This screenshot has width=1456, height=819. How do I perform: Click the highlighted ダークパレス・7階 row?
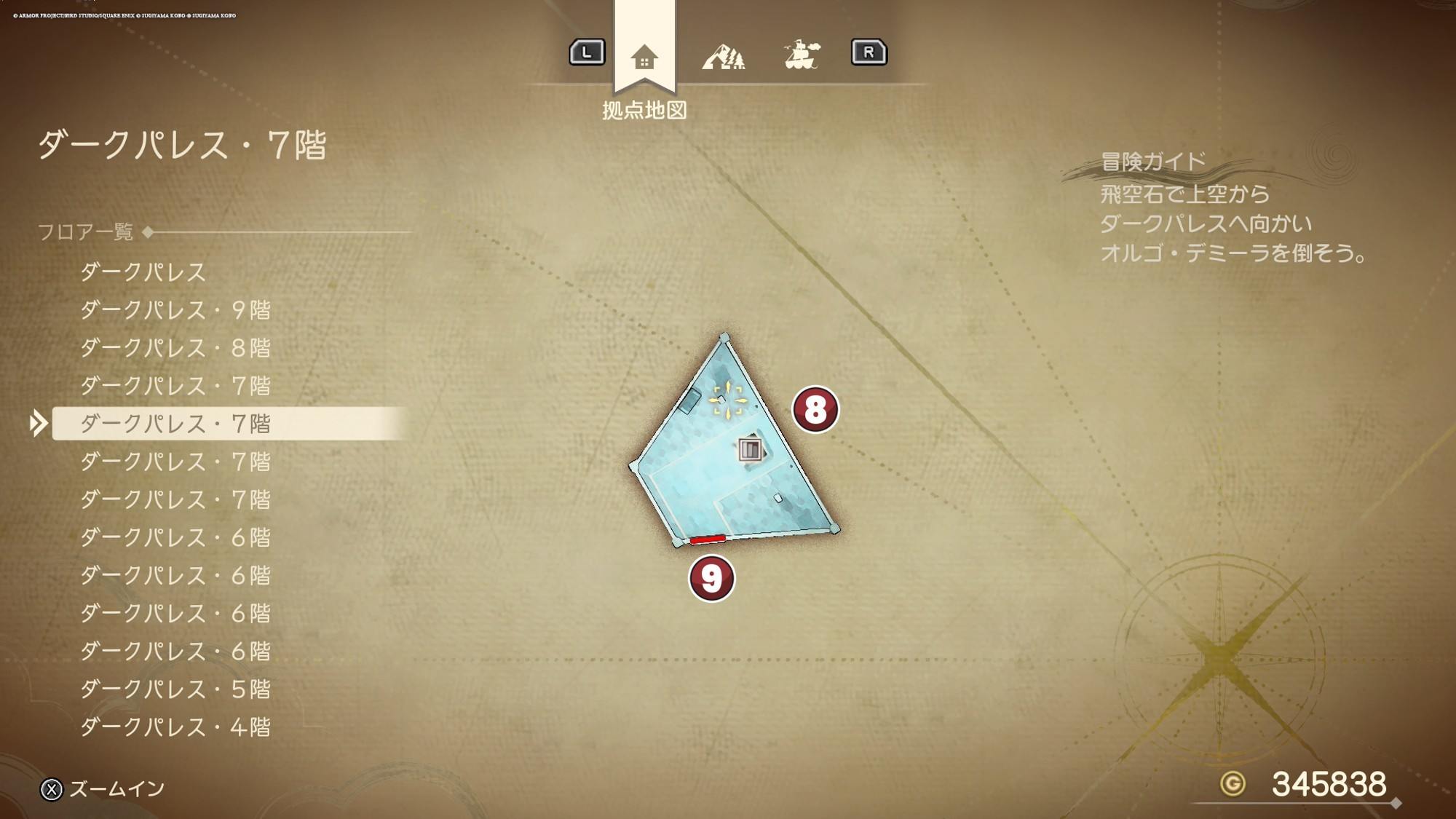(x=175, y=424)
